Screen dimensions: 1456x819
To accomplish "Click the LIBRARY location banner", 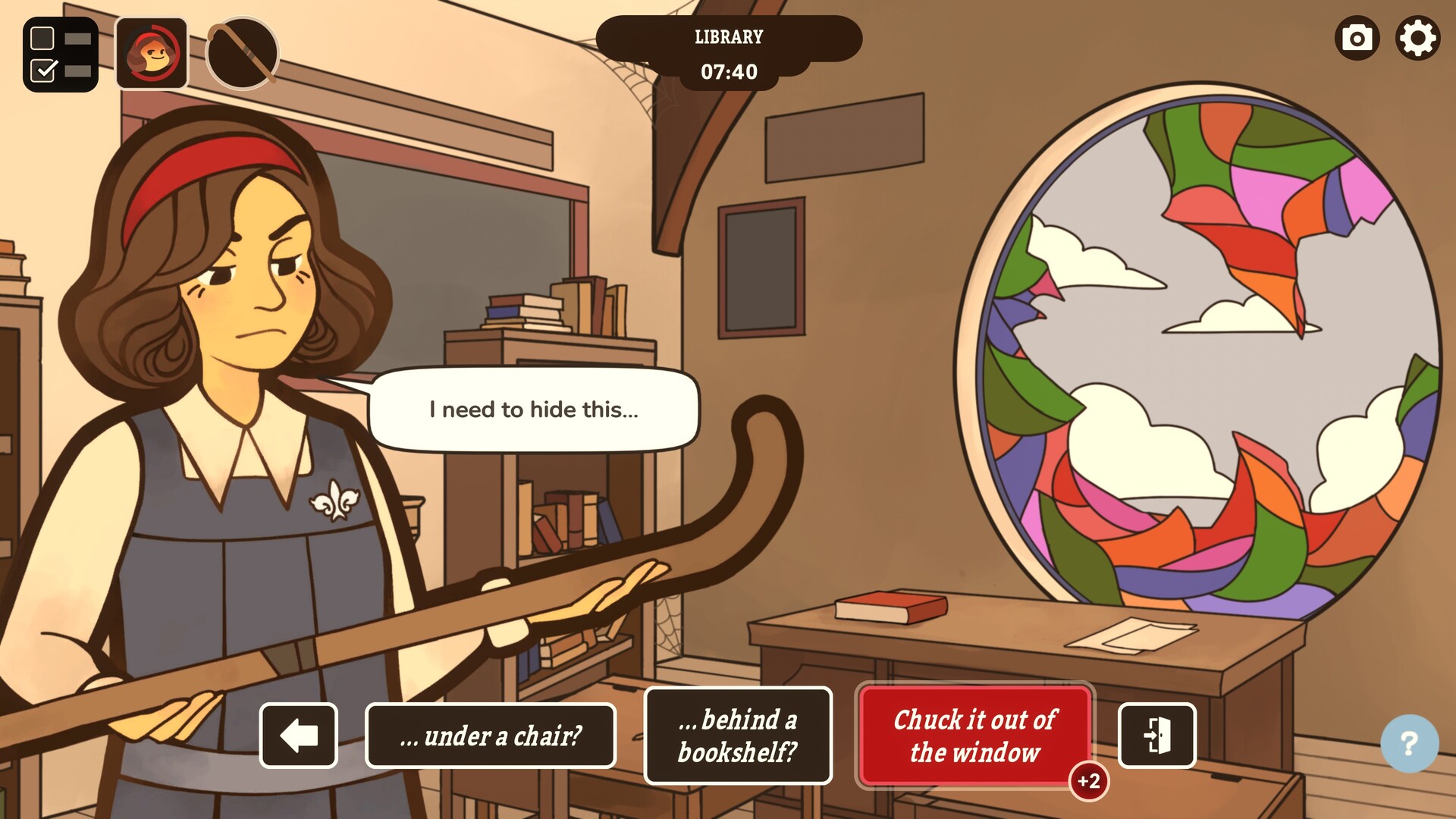I will [728, 36].
